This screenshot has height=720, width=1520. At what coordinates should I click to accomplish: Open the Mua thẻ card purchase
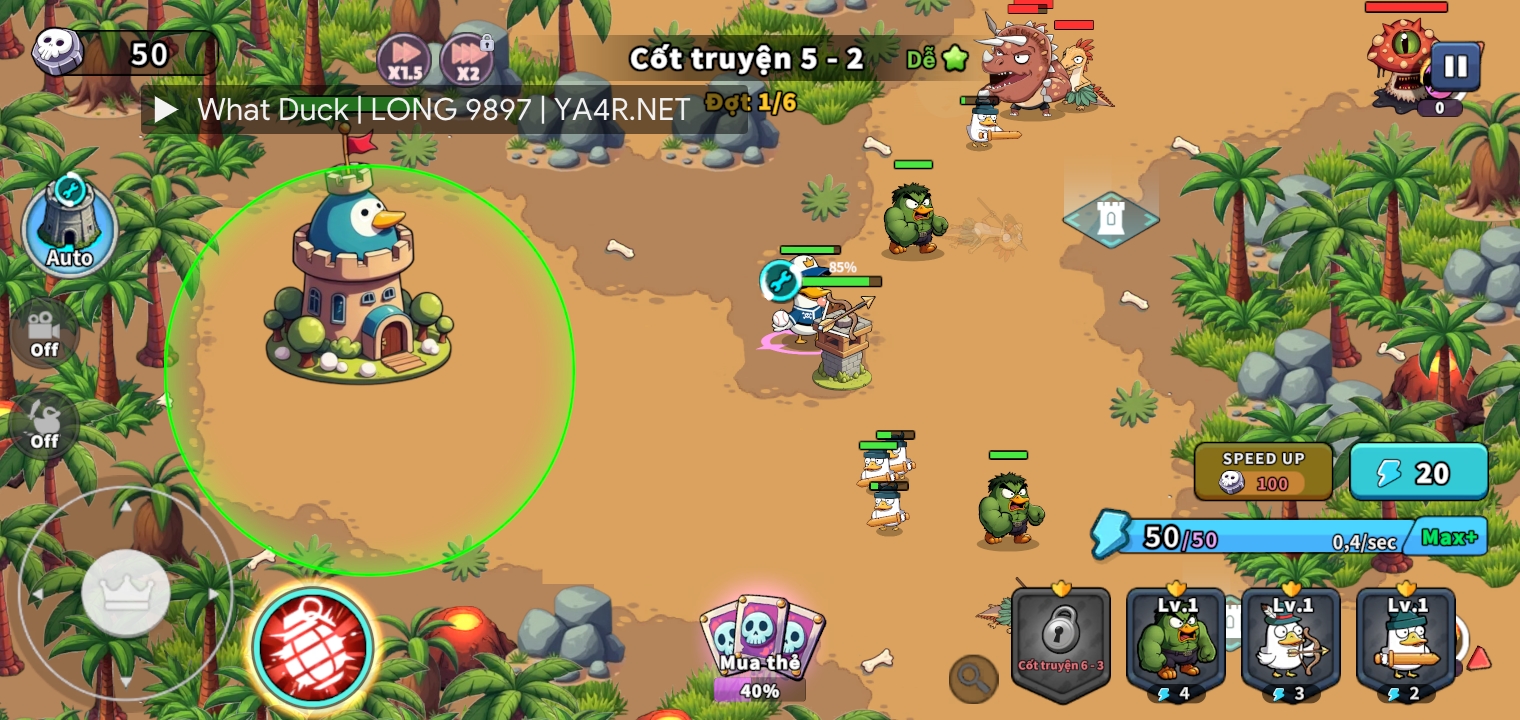coord(761,645)
